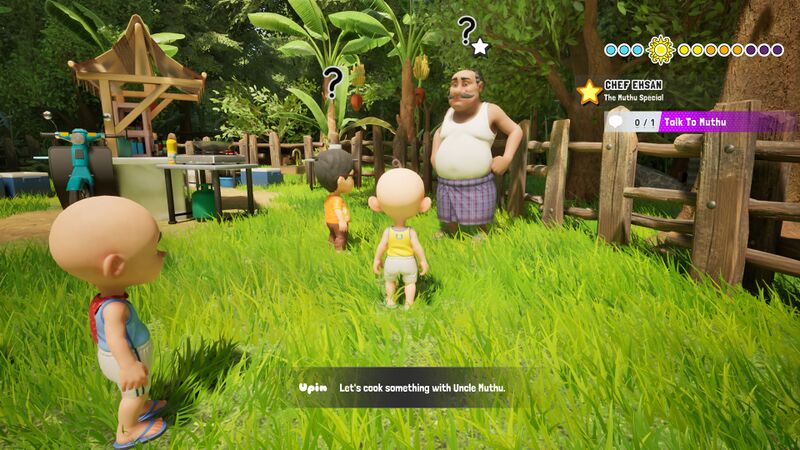Click the sun time-of-day icon

point(660,49)
